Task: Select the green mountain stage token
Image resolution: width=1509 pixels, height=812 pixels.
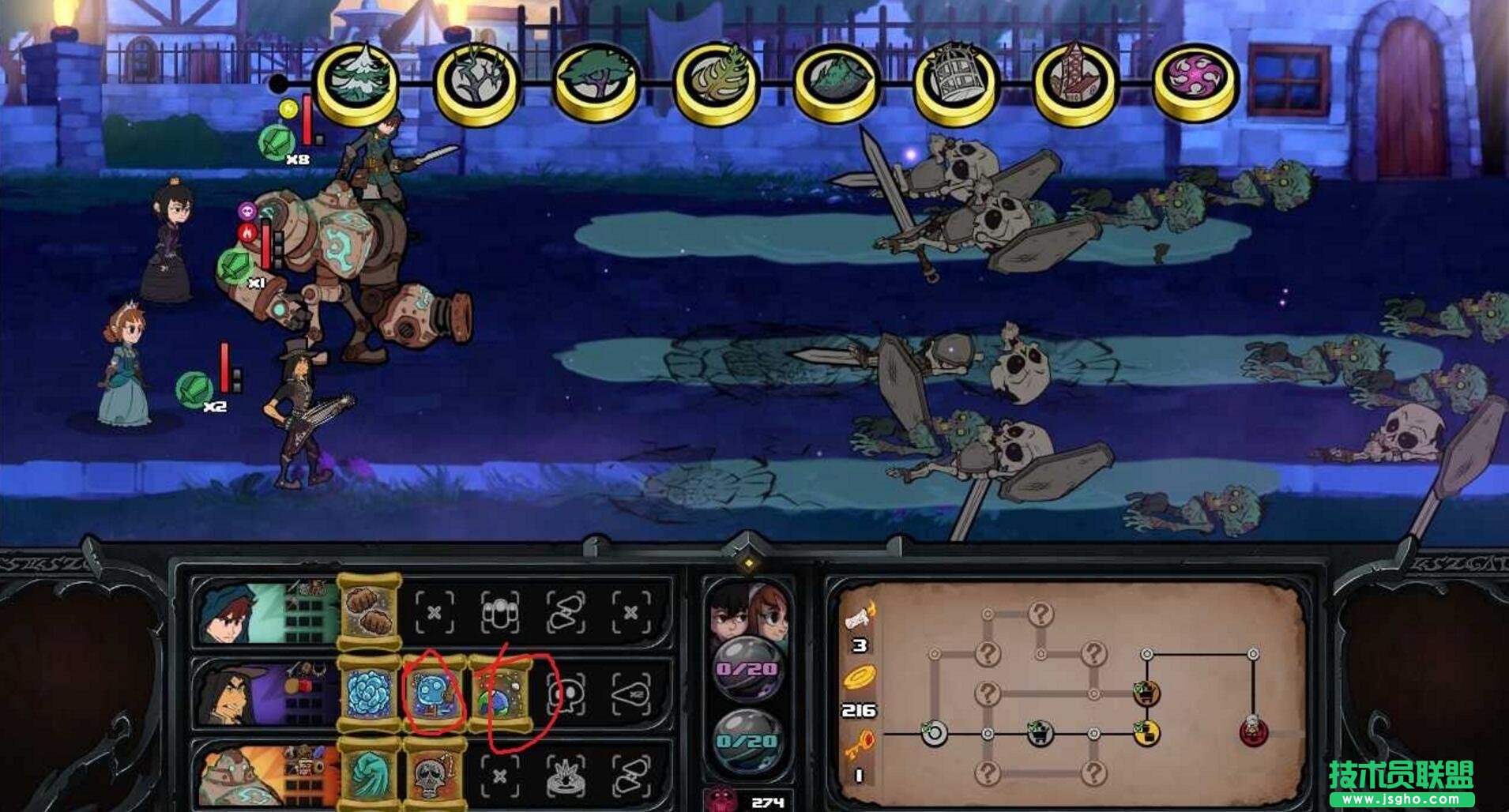Action: tap(836, 81)
